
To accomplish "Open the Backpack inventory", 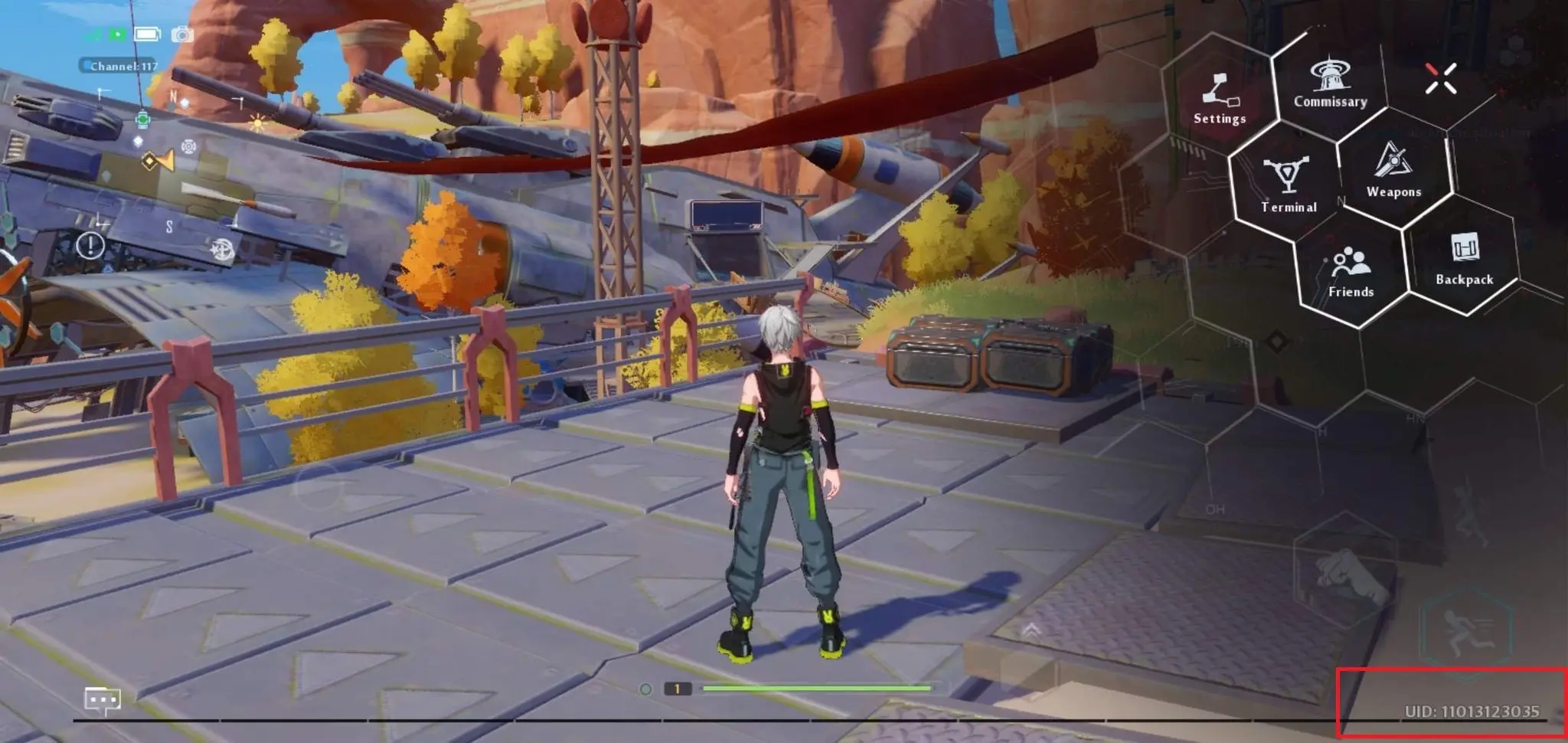I will coord(1464,258).
